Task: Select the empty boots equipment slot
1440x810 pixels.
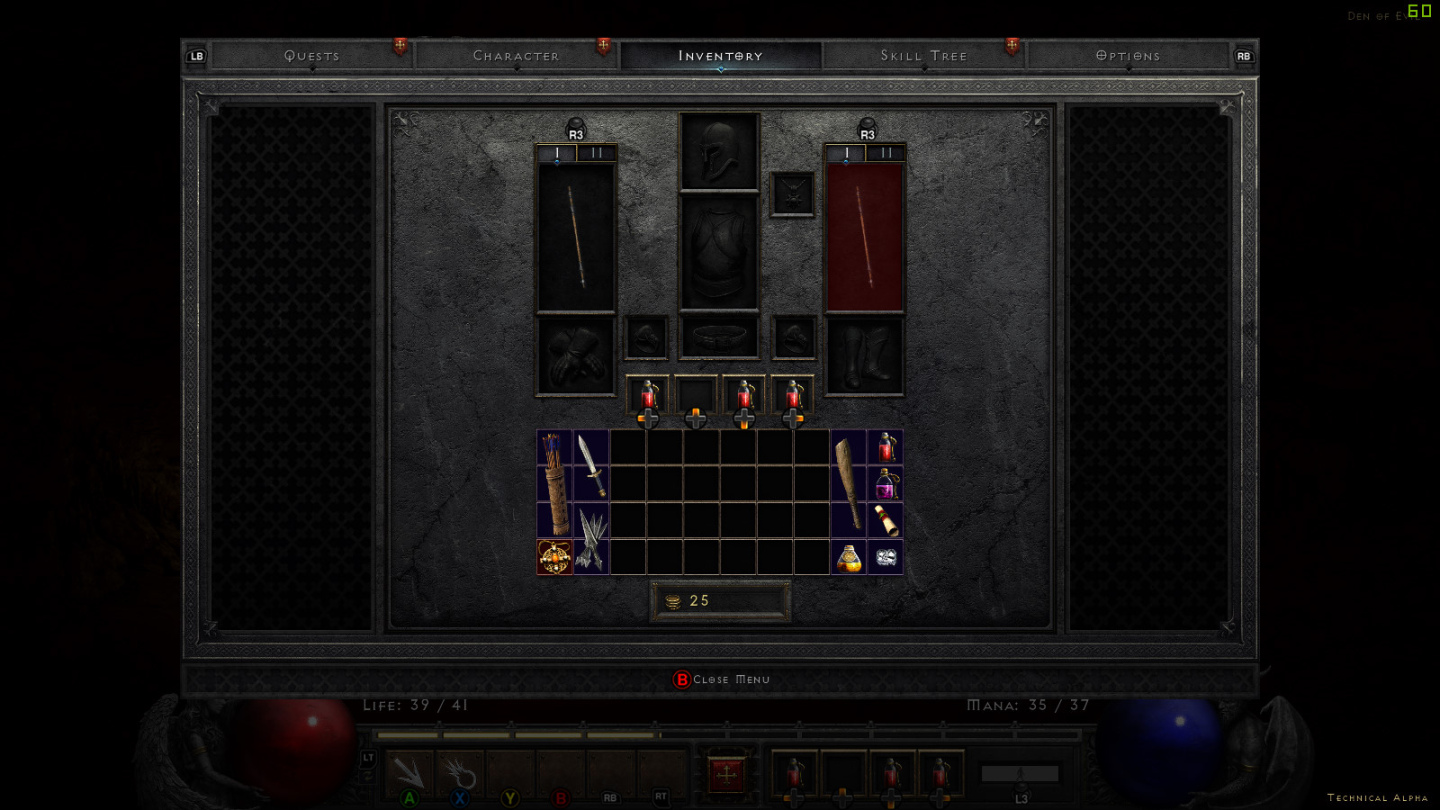Action: 865,355
